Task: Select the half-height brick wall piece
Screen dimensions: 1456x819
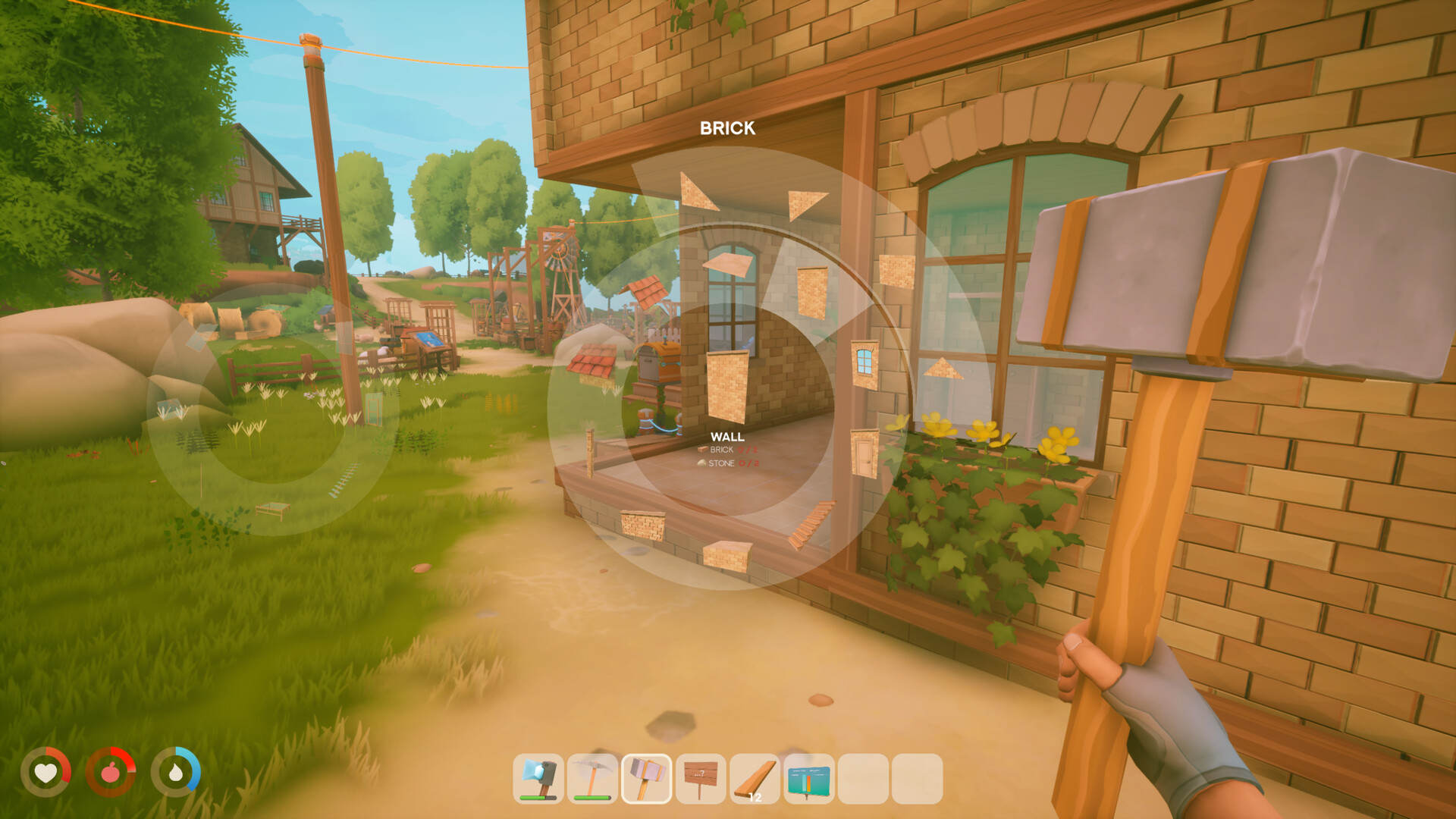Action: coord(642,525)
